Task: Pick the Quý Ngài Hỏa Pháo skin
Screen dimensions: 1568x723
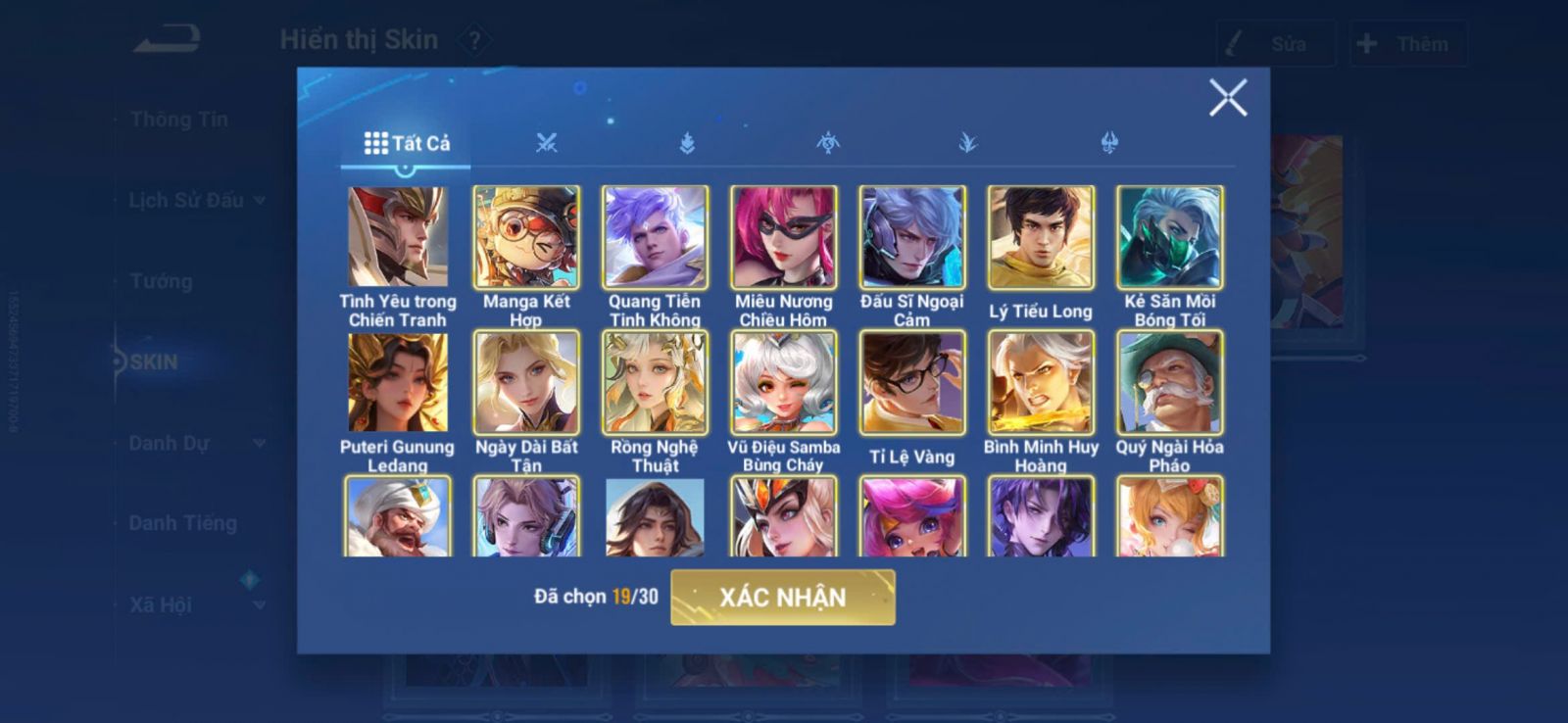Action: [1169, 382]
